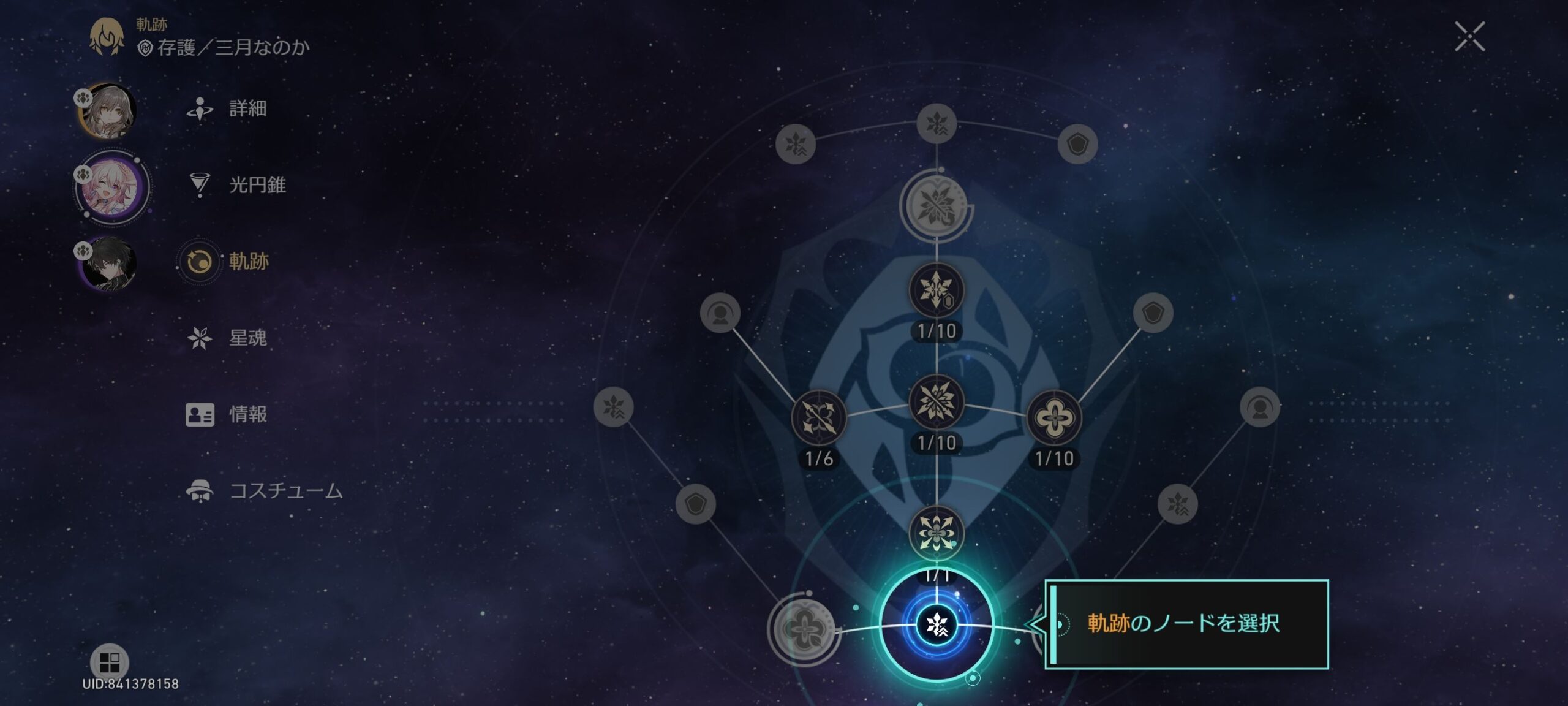Select the shield node at the tree's top right
This screenshot has height=706, width=1568.
point(1077,145)
